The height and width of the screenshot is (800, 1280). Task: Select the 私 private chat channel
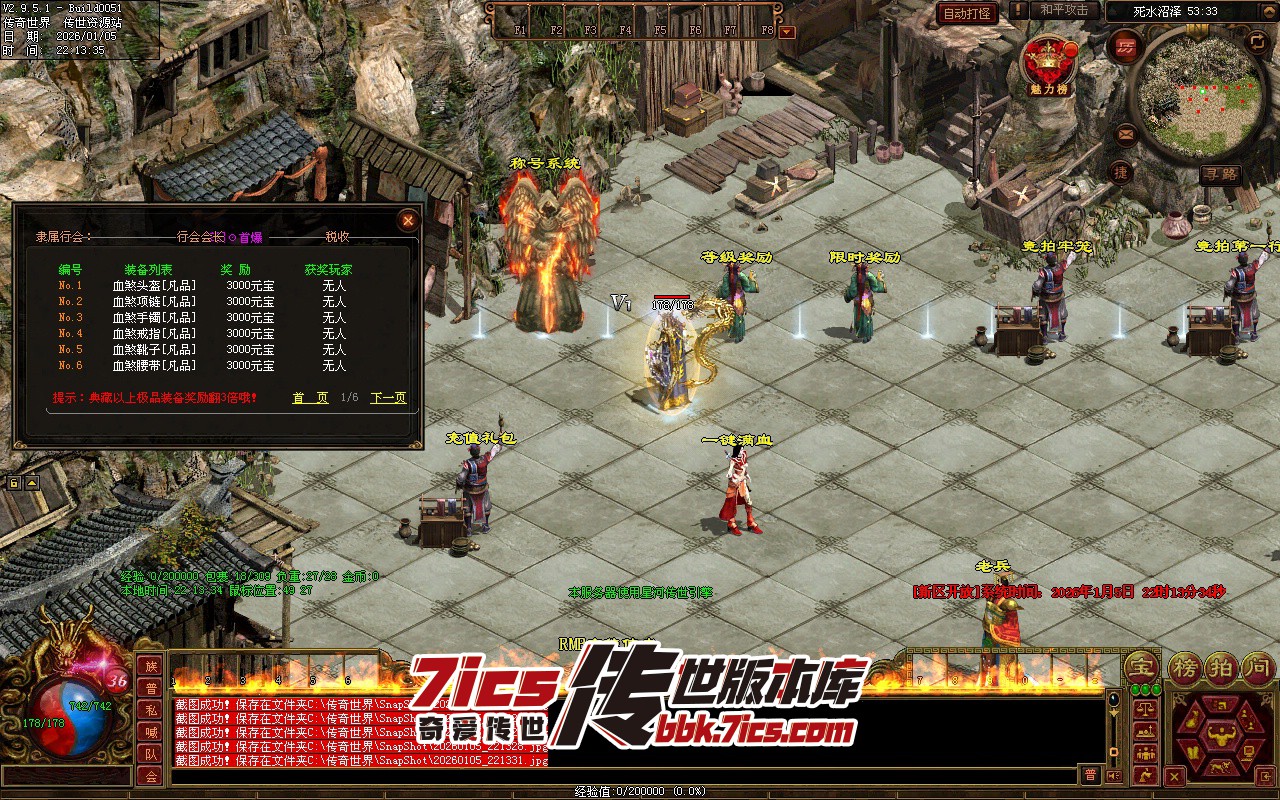point(150,710)
